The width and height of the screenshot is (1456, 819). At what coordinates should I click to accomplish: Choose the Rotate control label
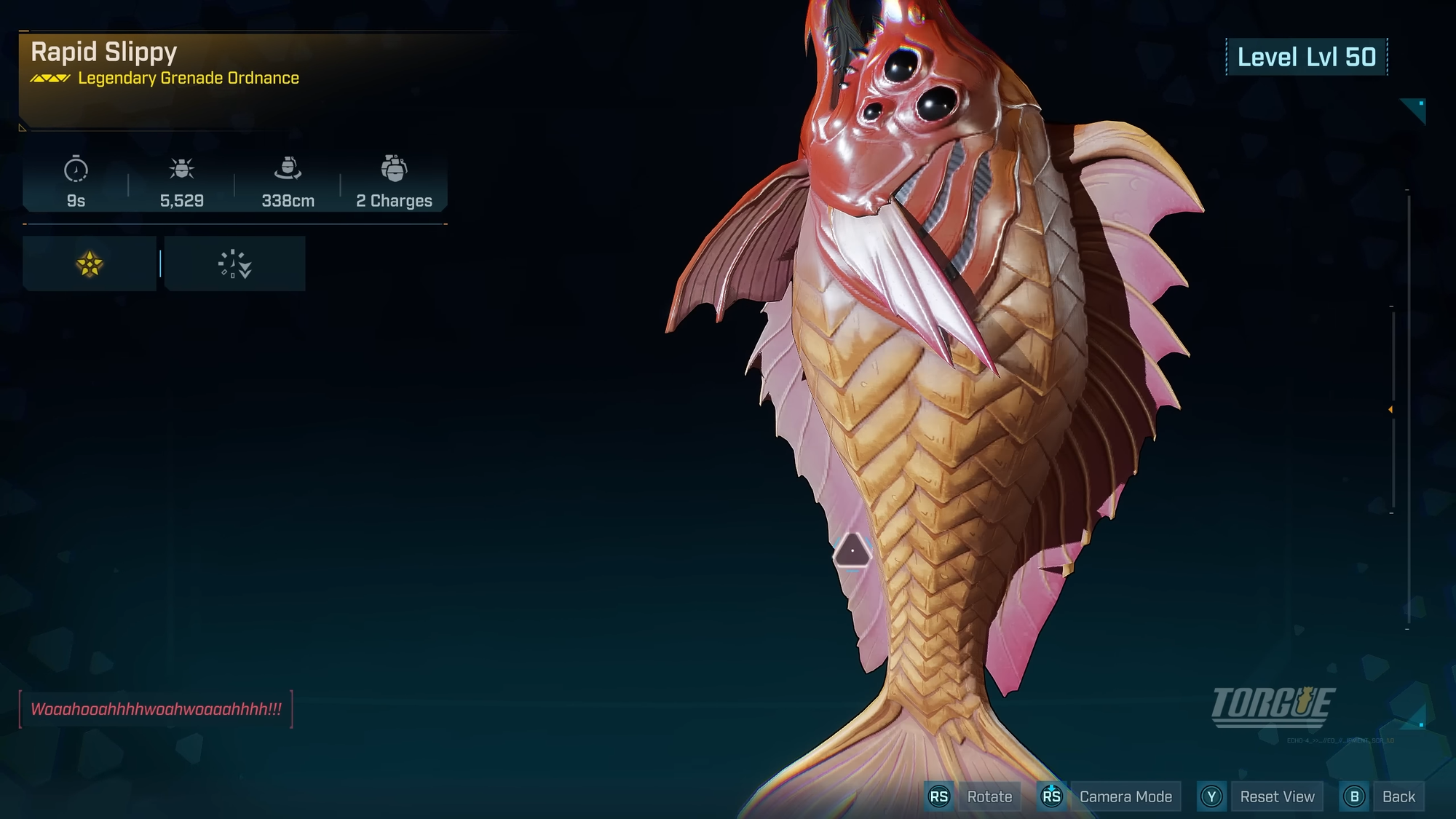989,796
